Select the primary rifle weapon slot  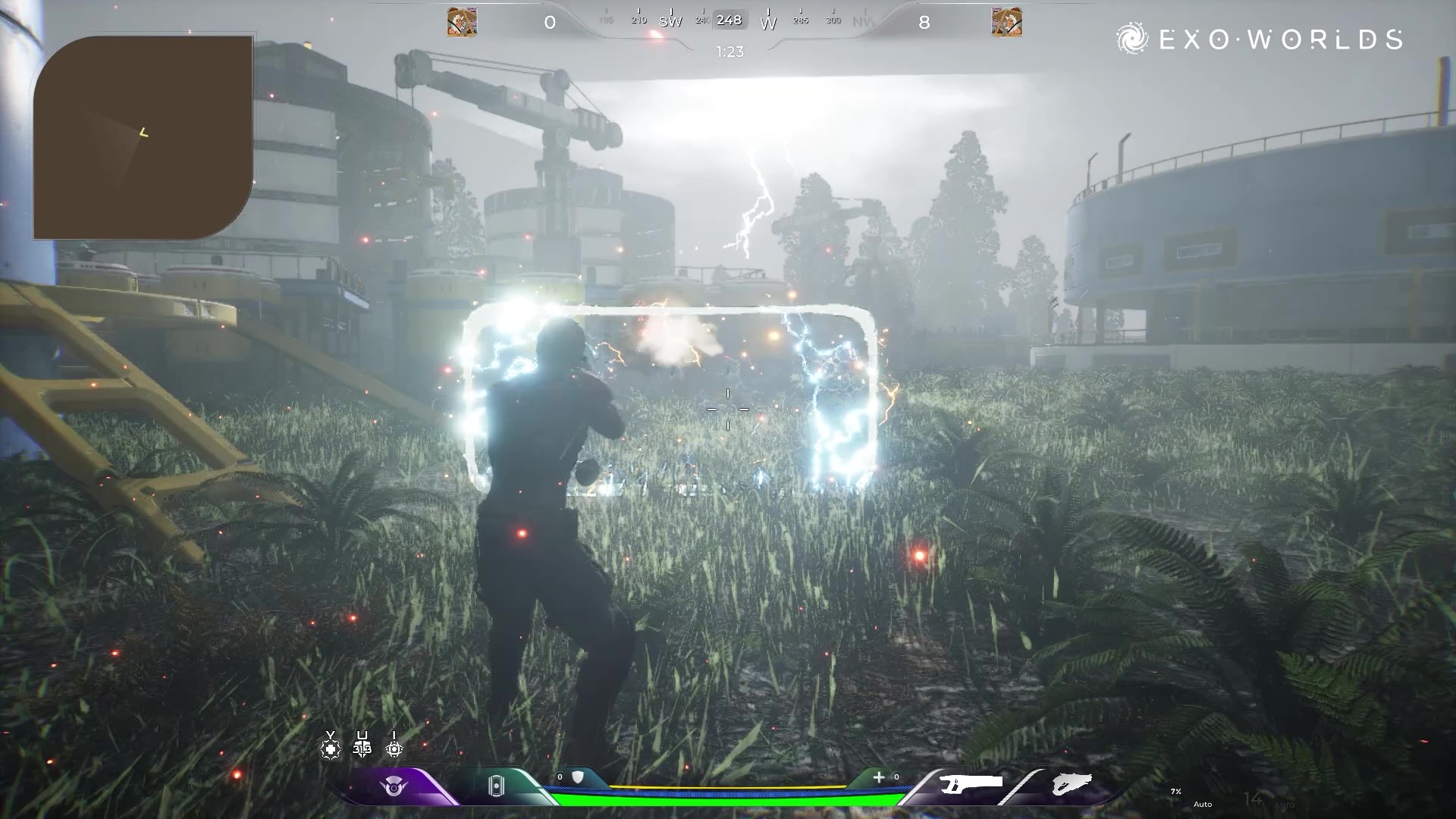971,783
